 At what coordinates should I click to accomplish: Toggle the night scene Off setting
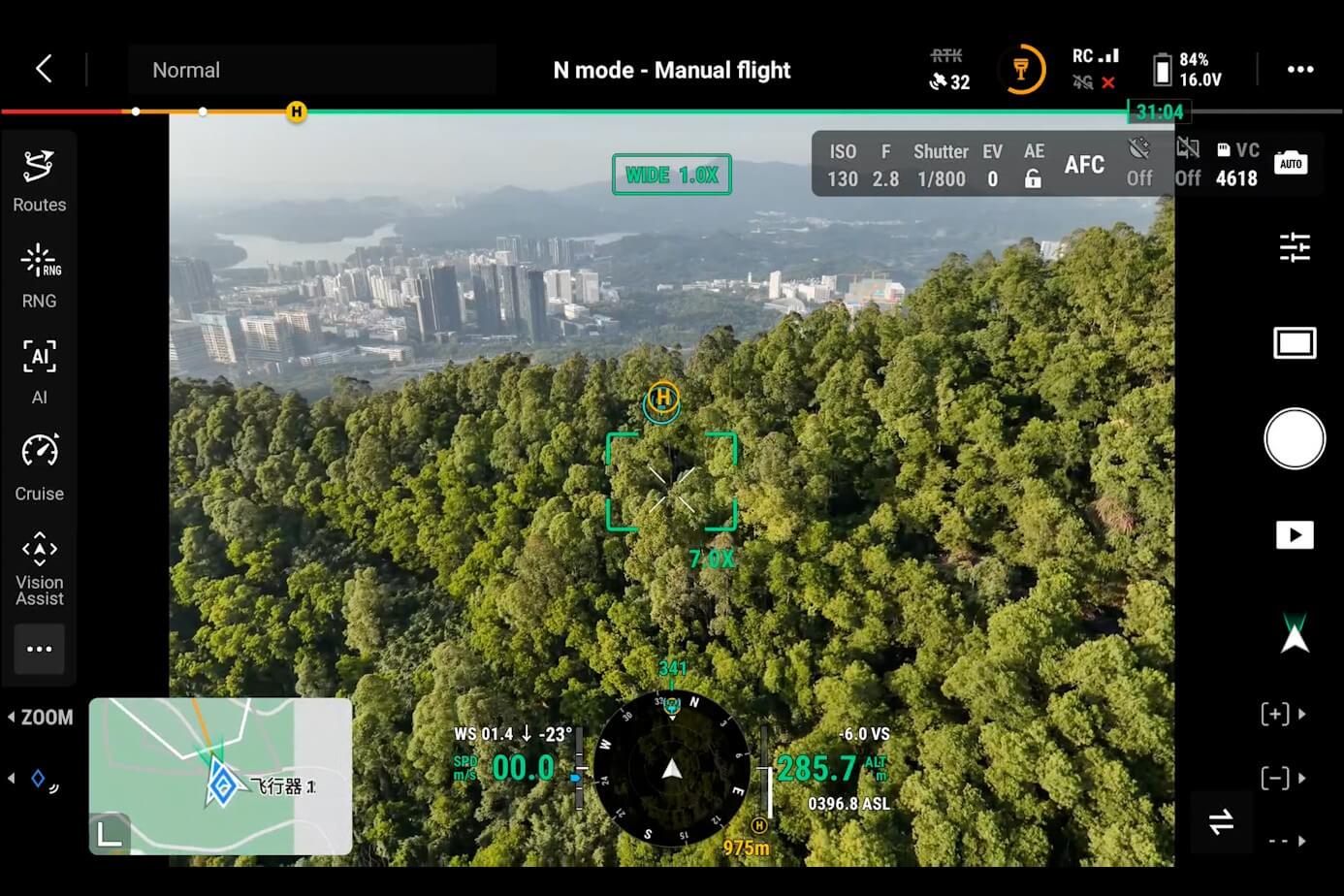[x=1138, y=163]
